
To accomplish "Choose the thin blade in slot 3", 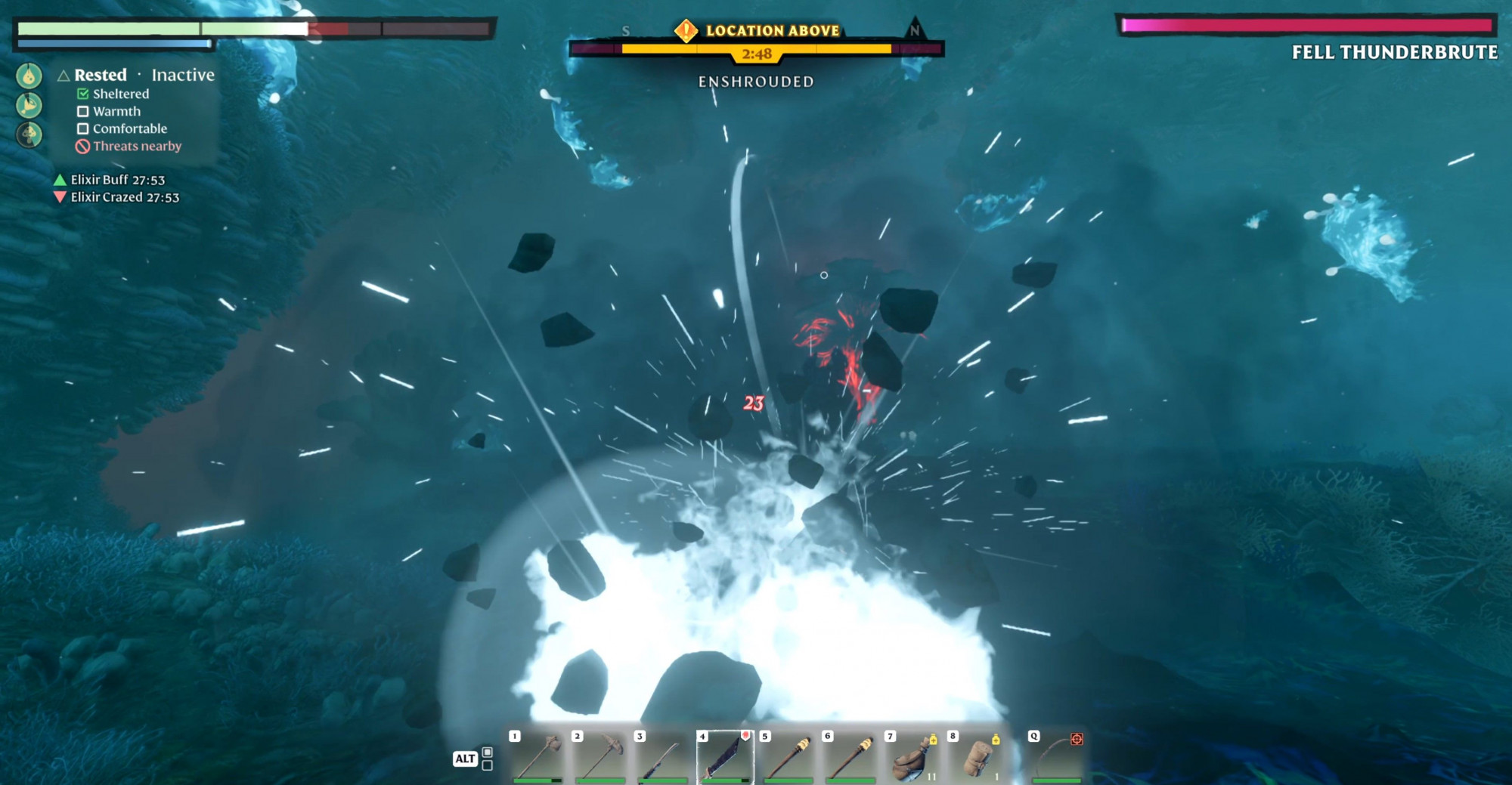I will point(662,756).
